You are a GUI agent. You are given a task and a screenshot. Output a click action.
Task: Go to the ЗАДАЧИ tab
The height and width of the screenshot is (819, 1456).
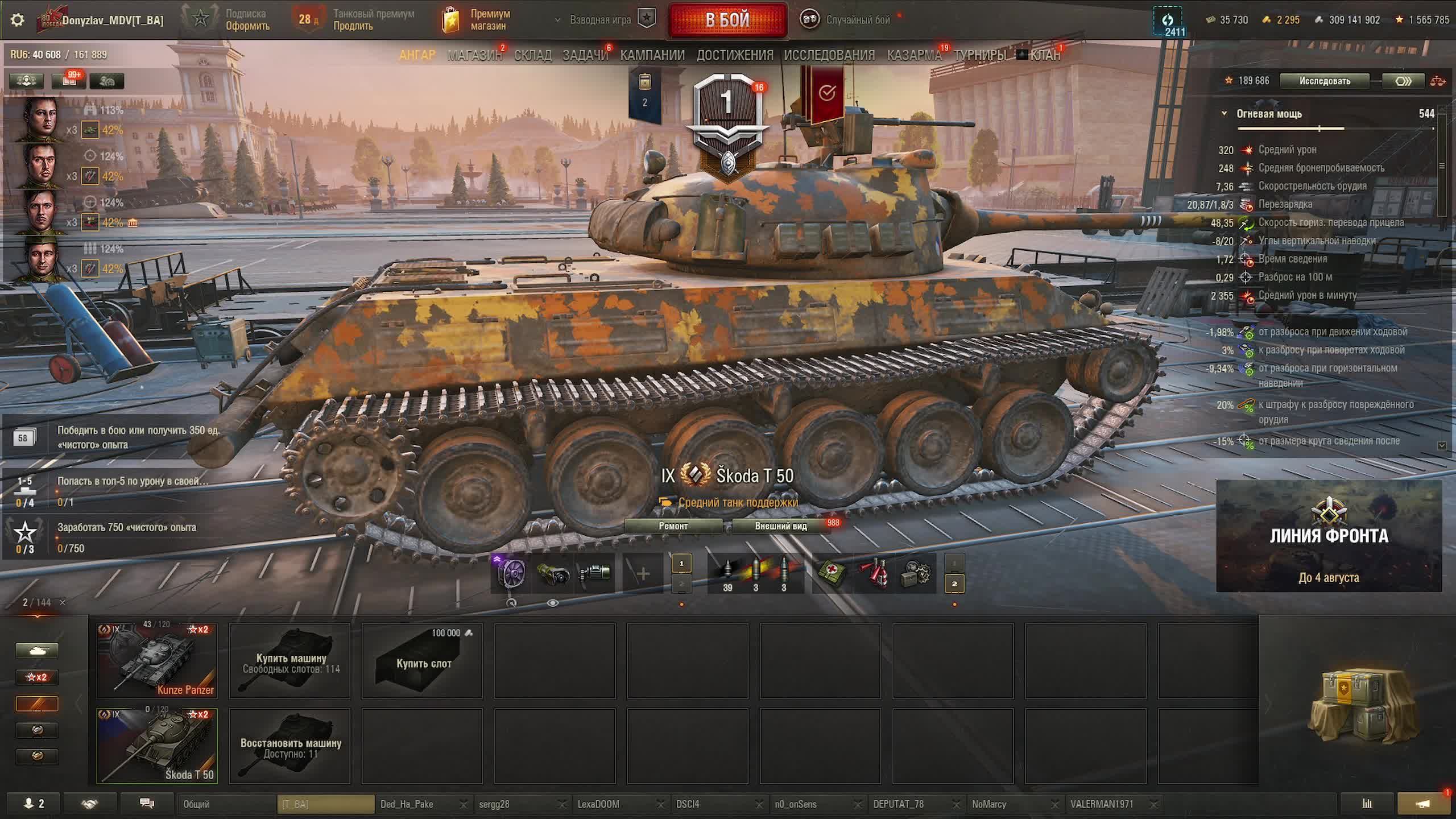tap(585, 55)
